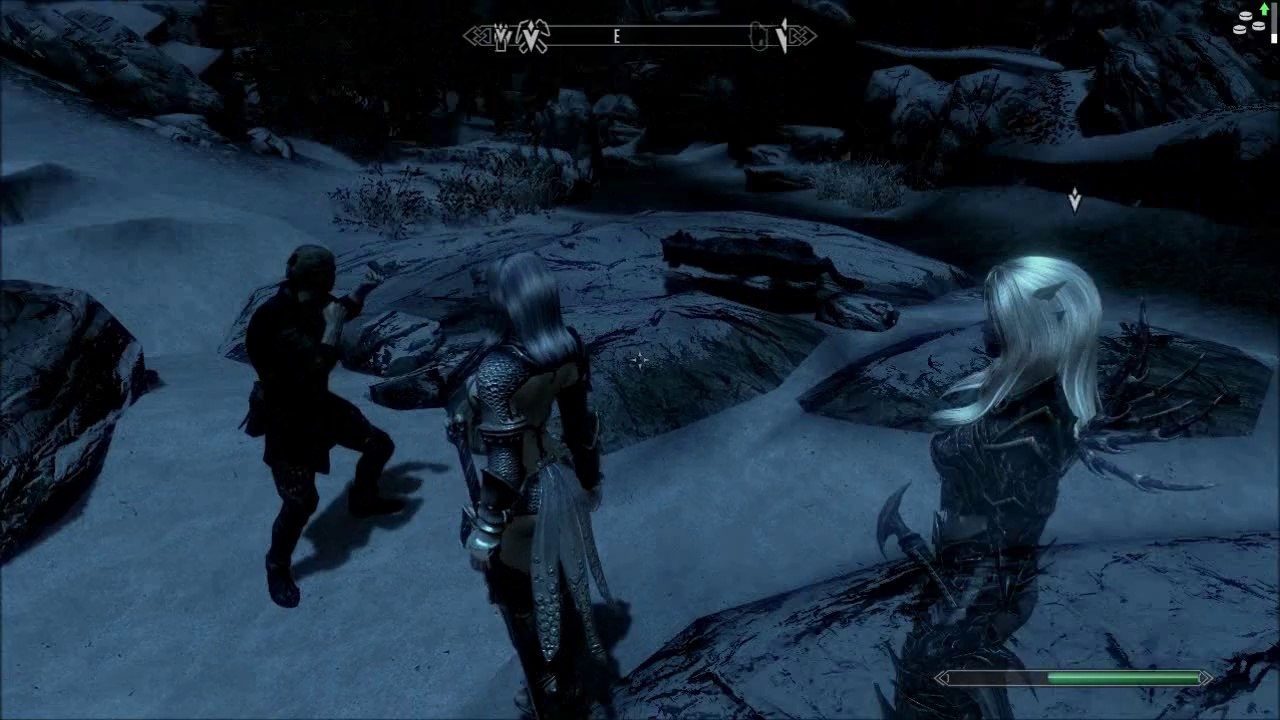Select the faded location marker on the compass
1280x720 pixels.
[x=760, y=38]
